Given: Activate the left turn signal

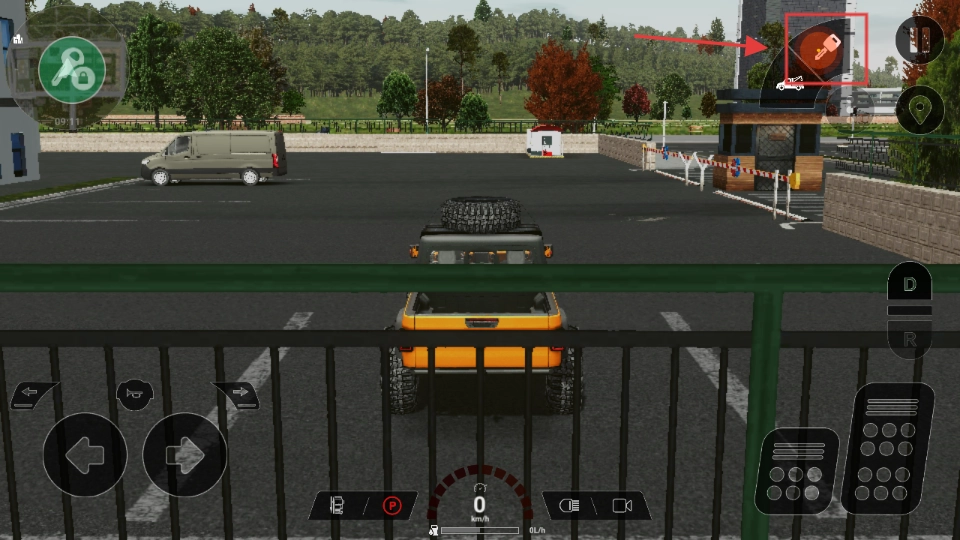Looking at the screenshot, I should [x=34, y=394].
